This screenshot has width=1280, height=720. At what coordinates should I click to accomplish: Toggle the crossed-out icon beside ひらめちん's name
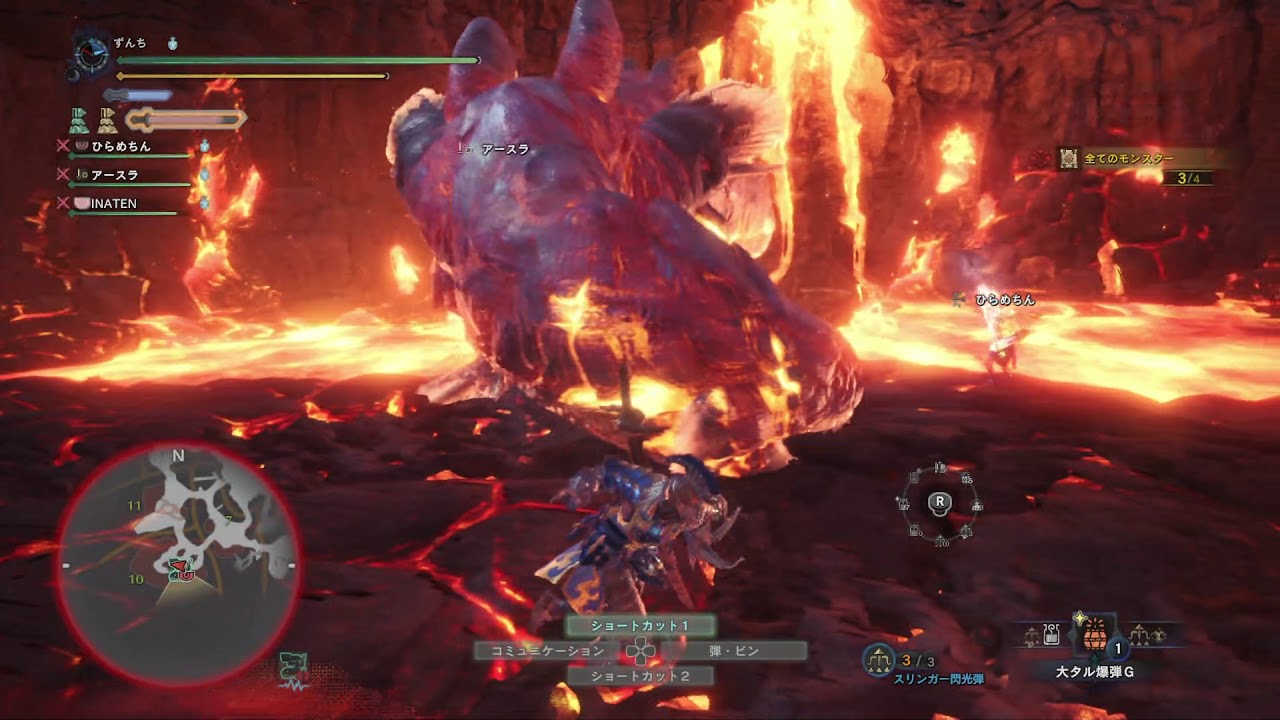[x=62, y=146]
